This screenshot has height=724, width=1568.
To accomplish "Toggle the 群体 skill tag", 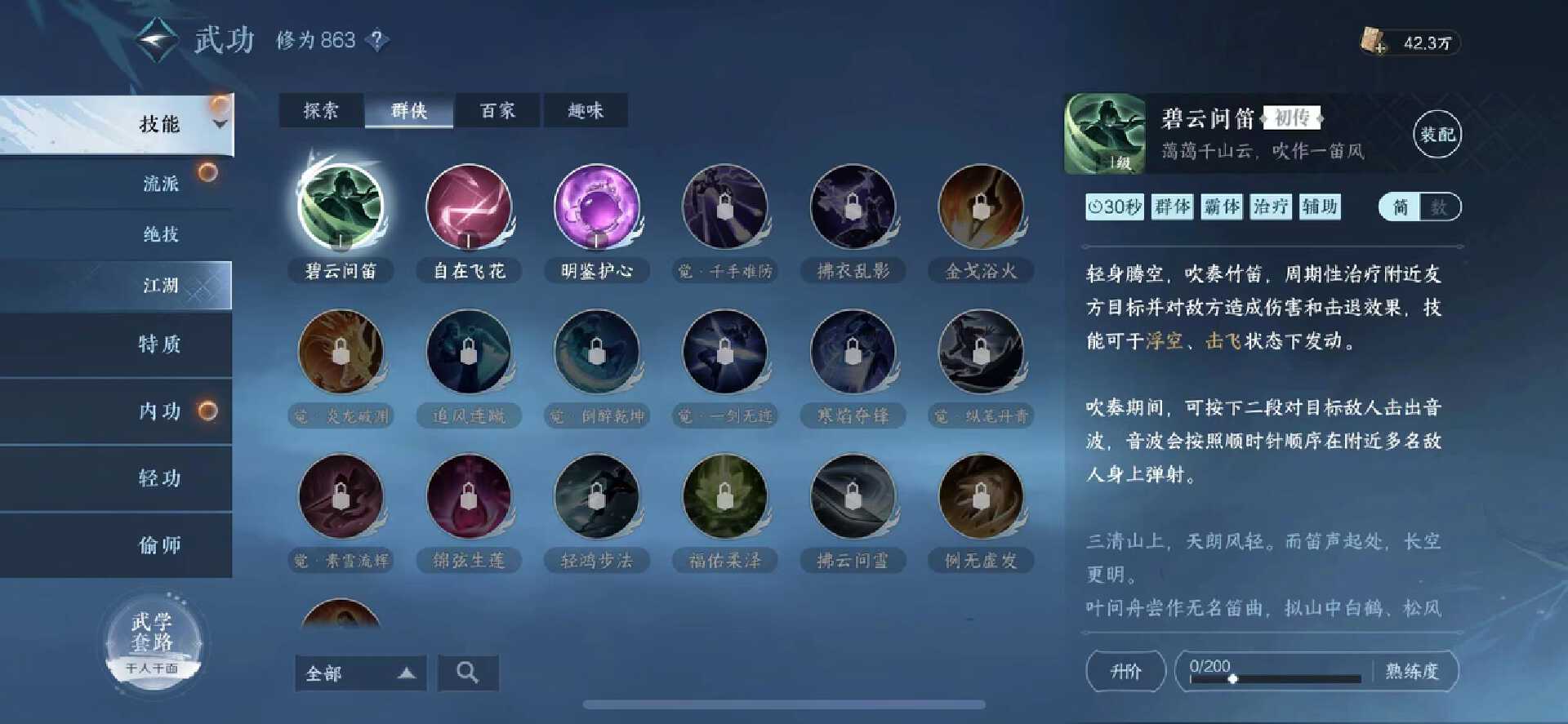I will pyautogui.click(x=1172, y=207).
